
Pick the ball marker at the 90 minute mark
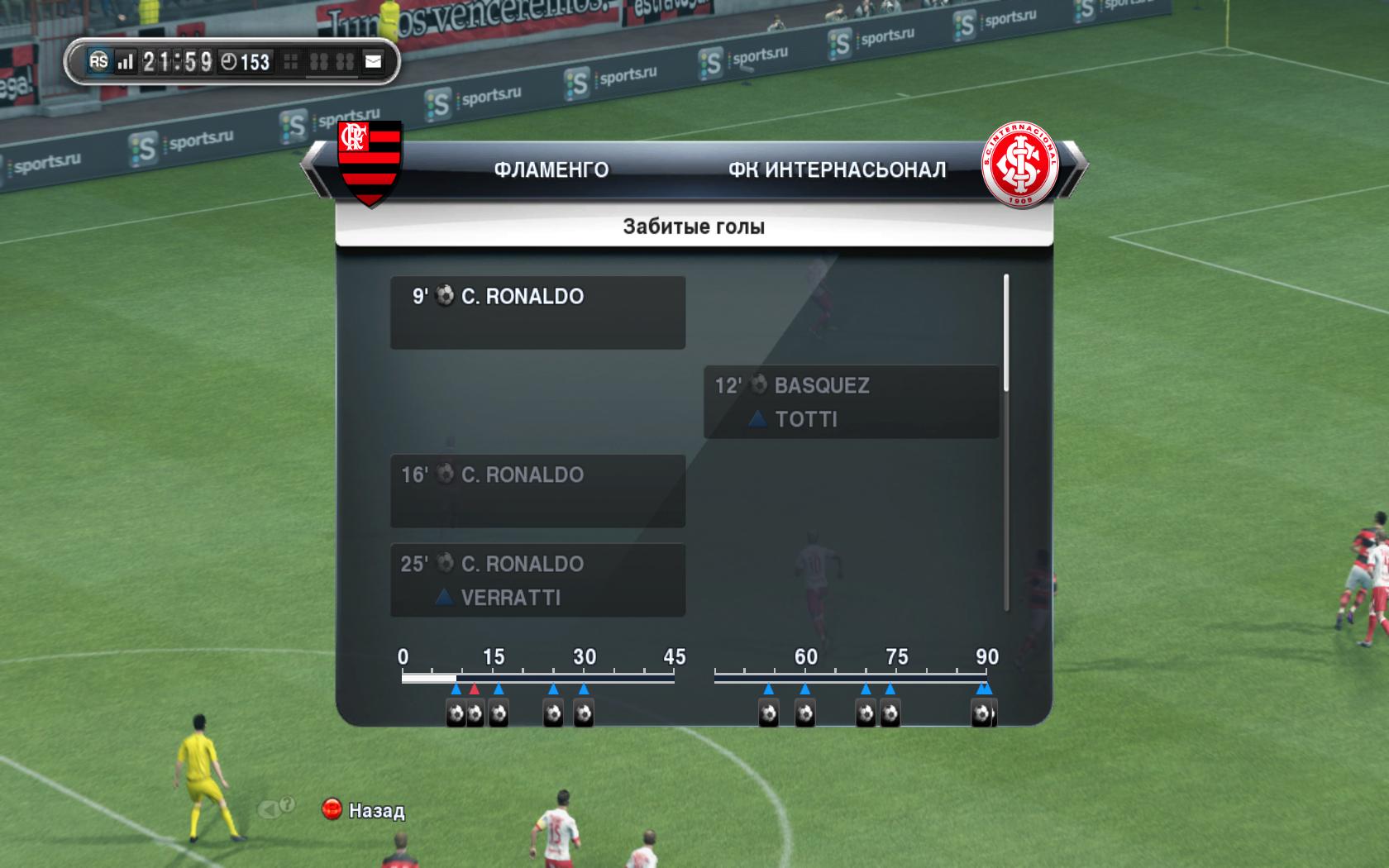tap(982, 713)
